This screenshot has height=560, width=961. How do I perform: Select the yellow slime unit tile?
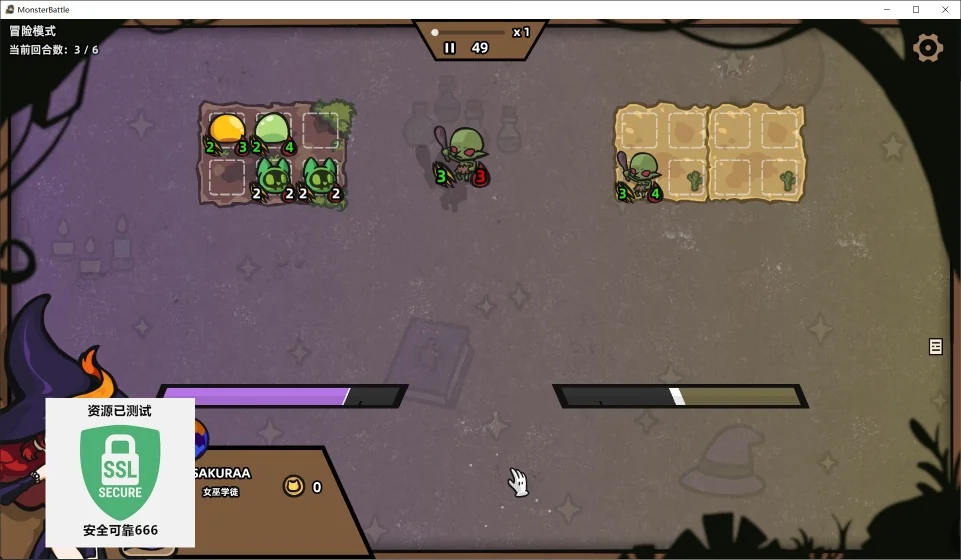click(226, 130)
